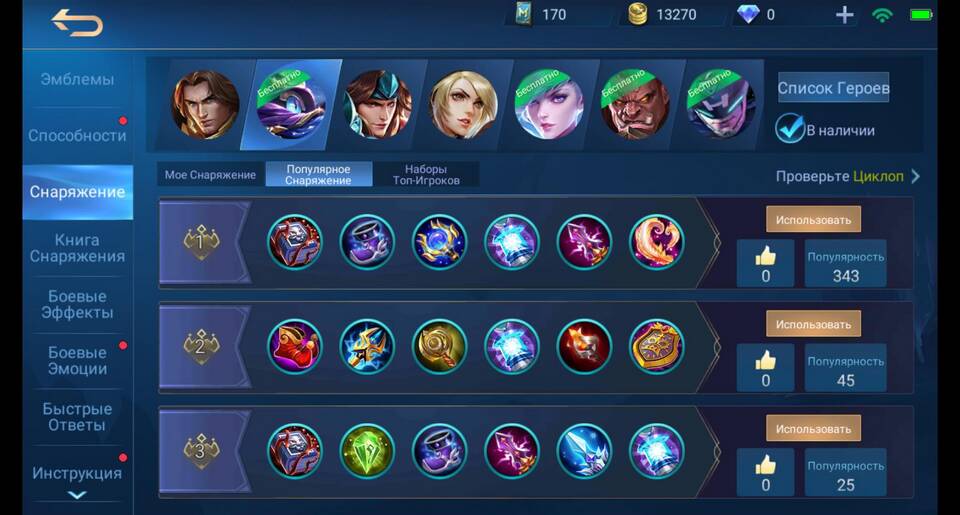Switch to the Наборы Топ-Игроков tab
The width and height of the screenshot is (960, 515).
(426, 175)
